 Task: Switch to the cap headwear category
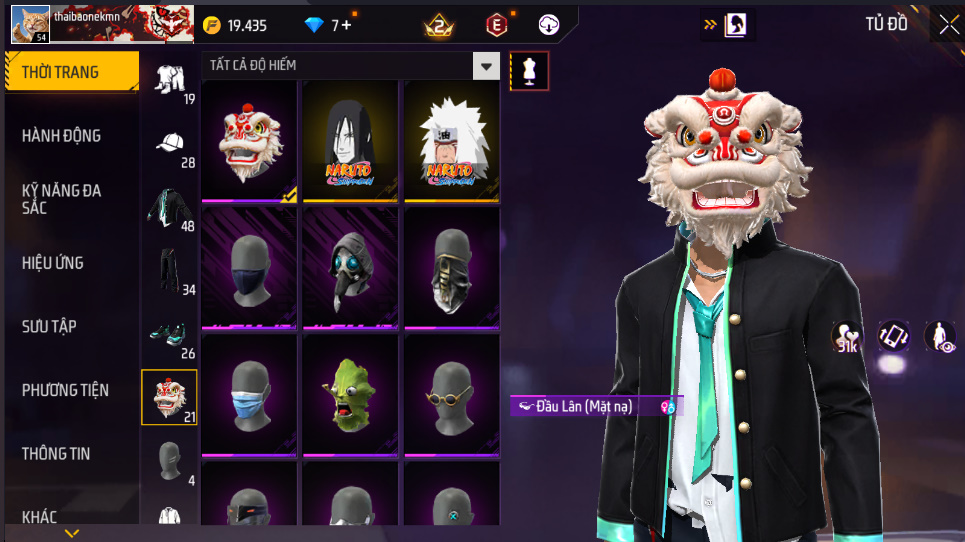click(x=170, y=146)
